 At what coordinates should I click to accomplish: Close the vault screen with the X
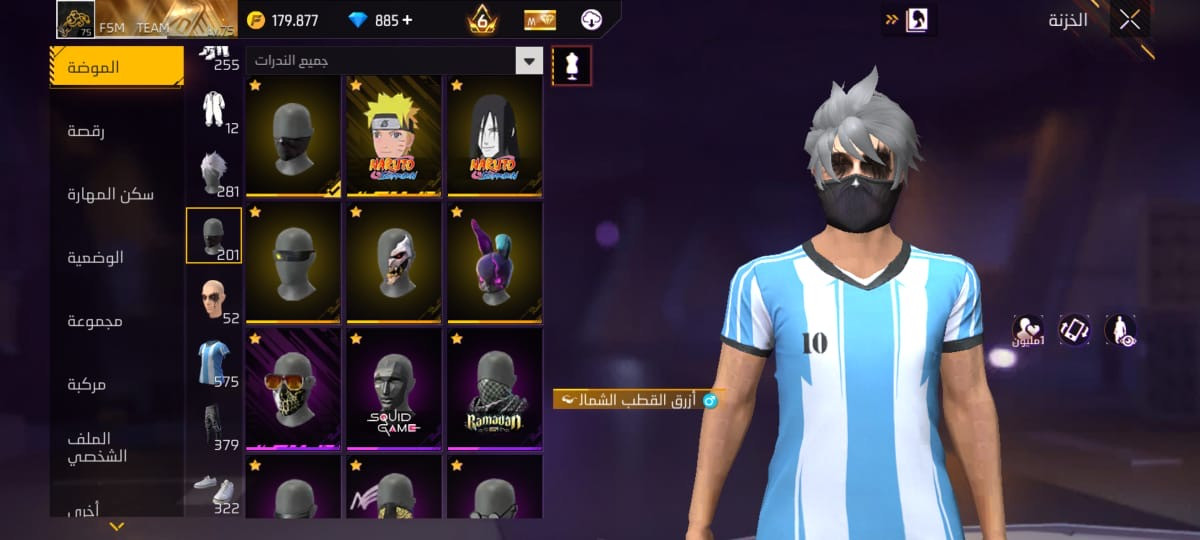[x=1129, y=20]
